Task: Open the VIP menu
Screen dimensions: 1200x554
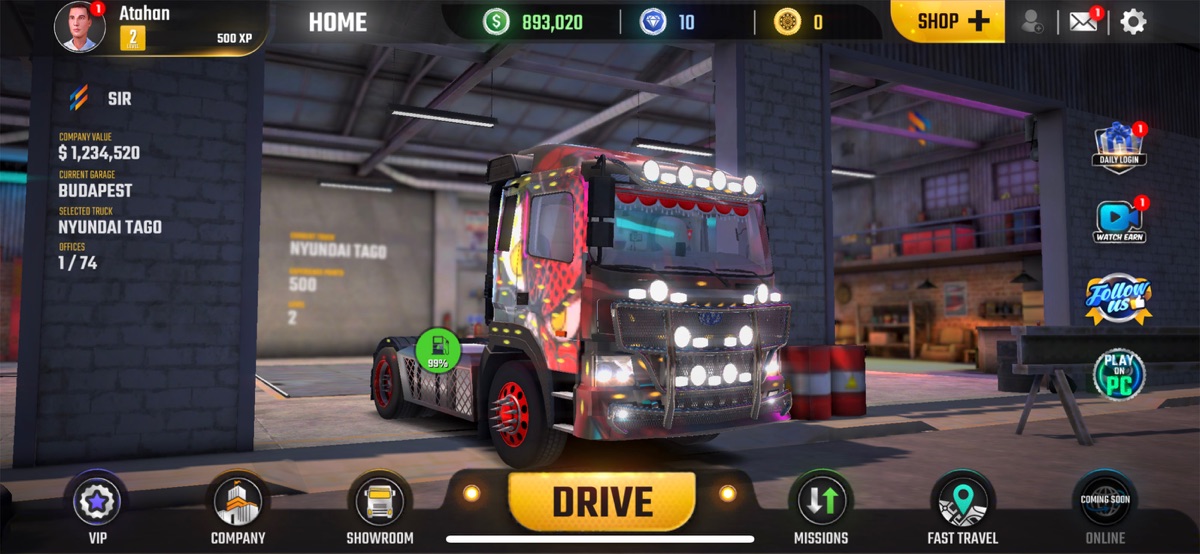Action: (98, 502)
